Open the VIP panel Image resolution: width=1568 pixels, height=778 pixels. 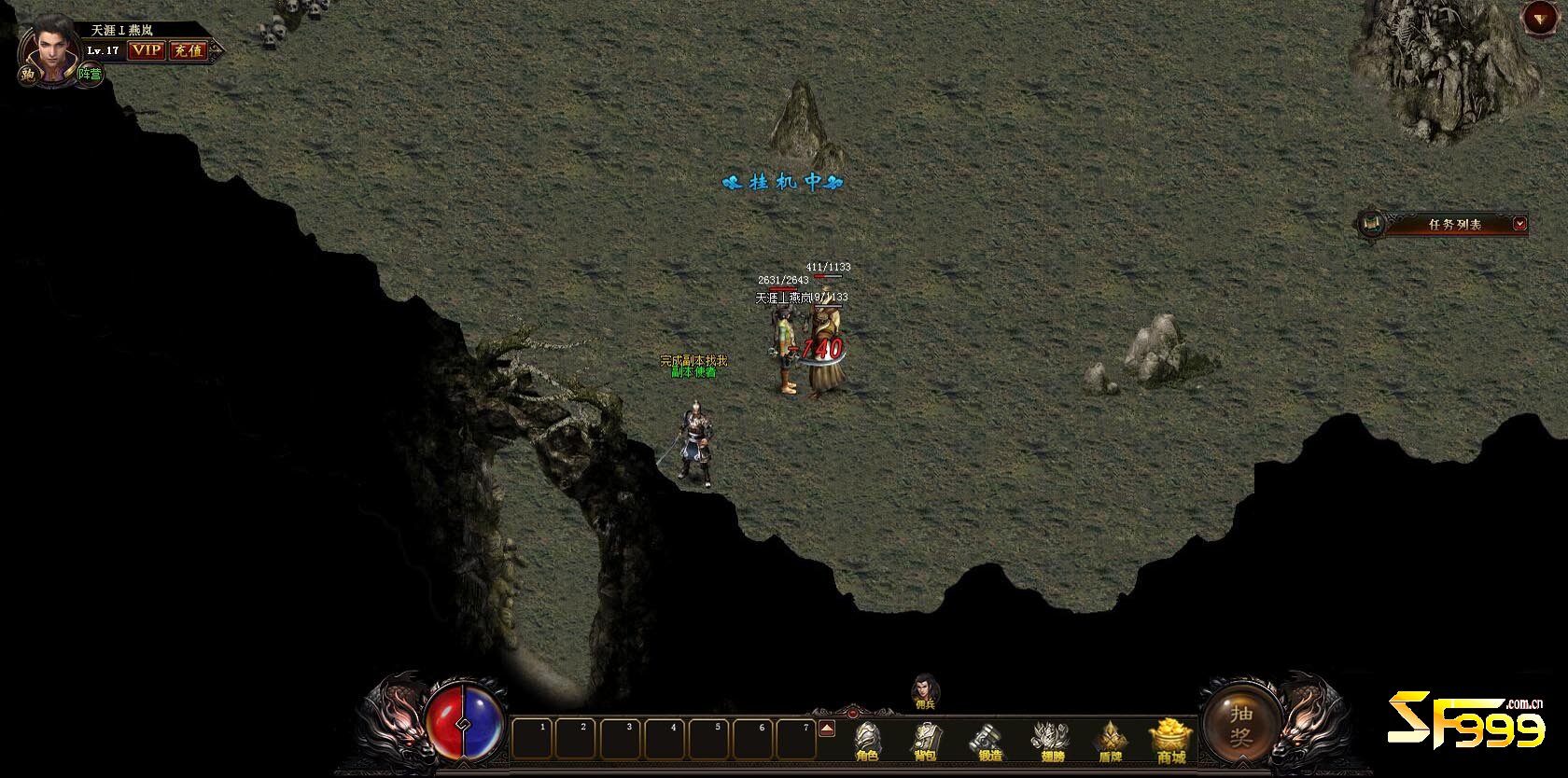[146, 50]
